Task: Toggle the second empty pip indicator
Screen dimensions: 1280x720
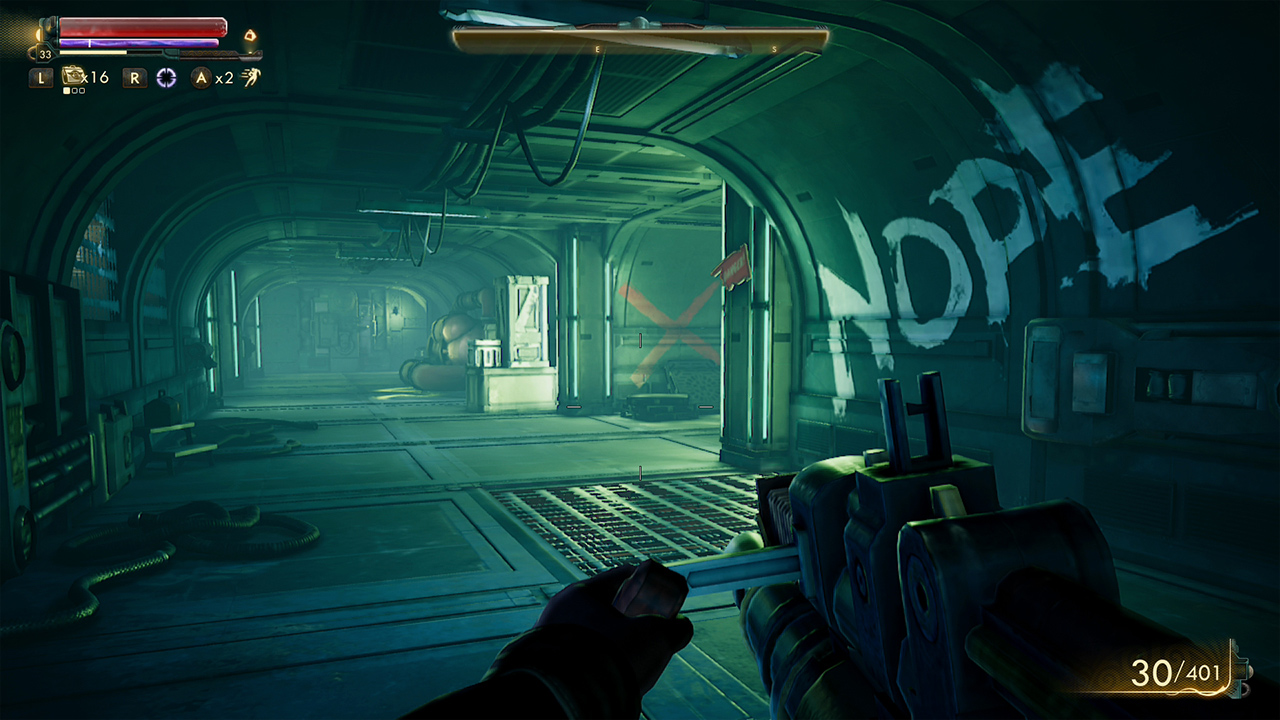Action: click(75, 90)
